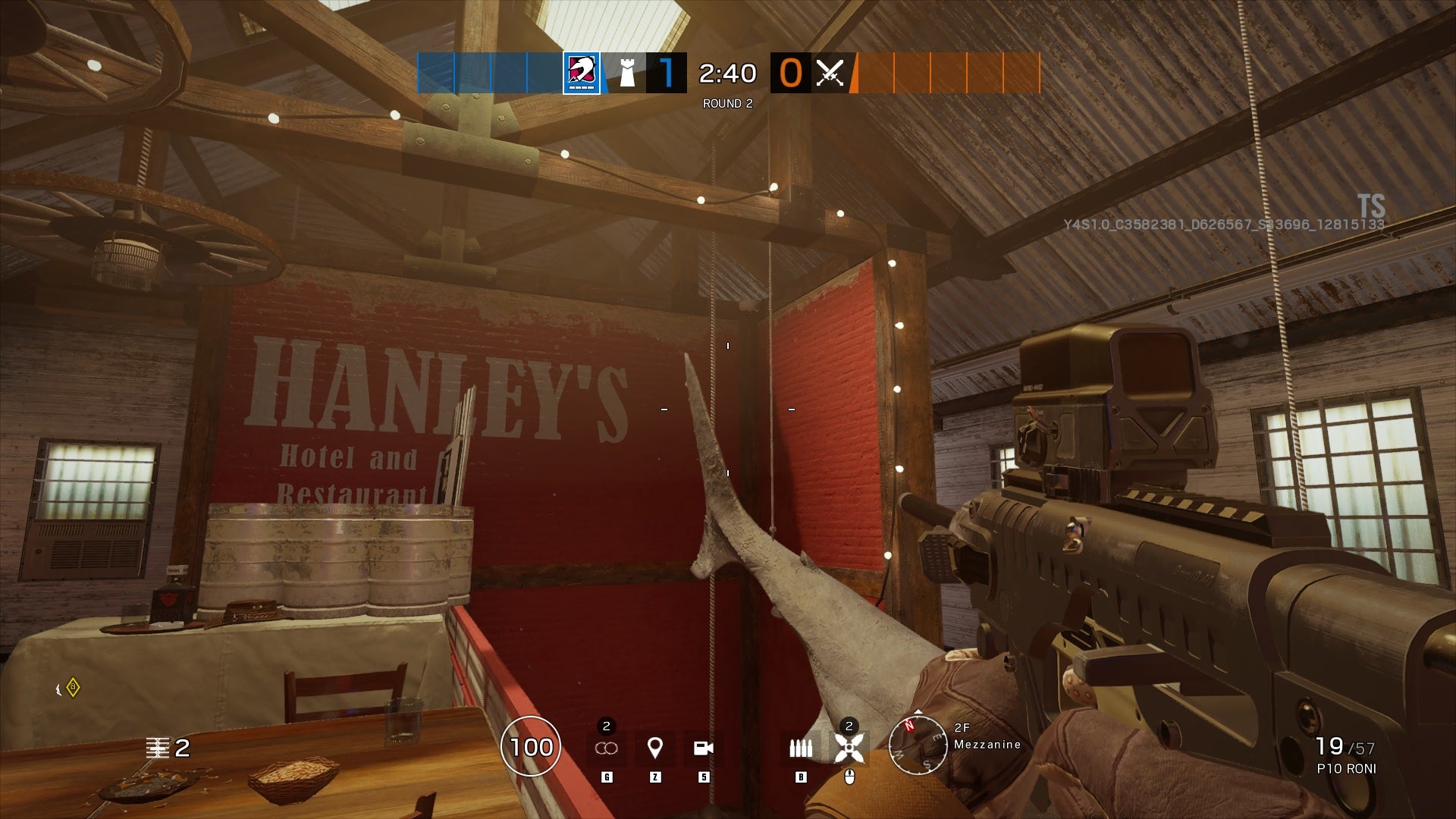
Task: Click the crossed swords attacker icon
Action: [830, 74]
